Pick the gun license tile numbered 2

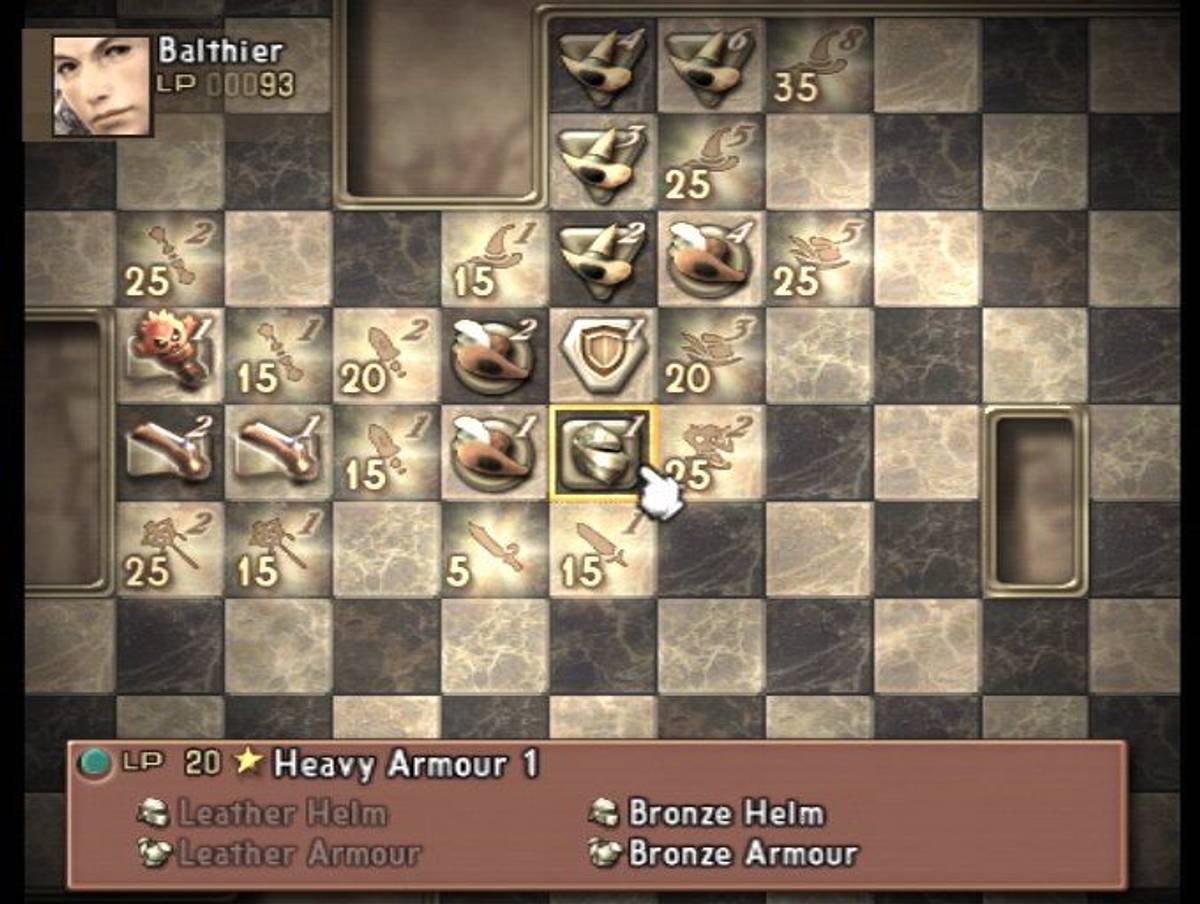[x=168, y=453]
